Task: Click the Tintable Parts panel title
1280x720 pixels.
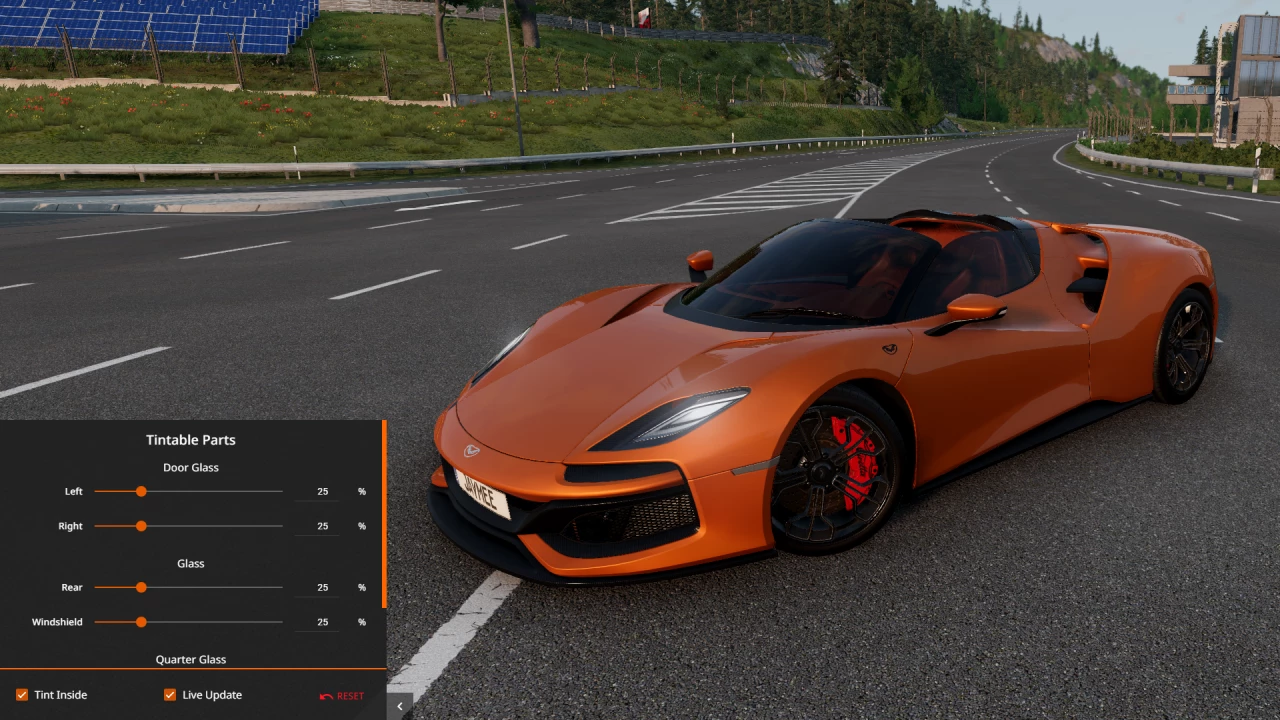Action: (190, 439)
